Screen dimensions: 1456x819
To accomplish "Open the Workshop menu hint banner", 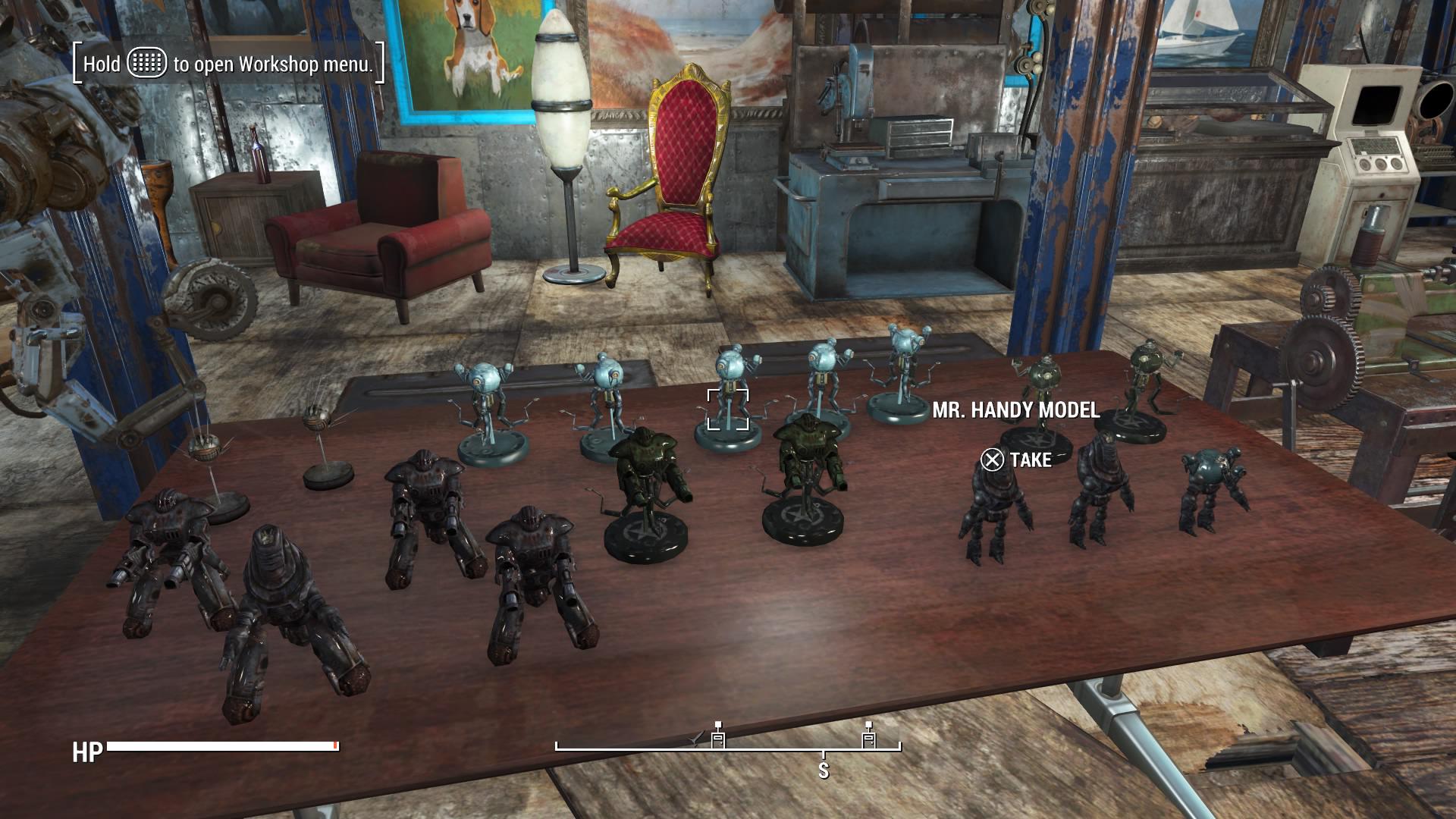I will [227, 66].
